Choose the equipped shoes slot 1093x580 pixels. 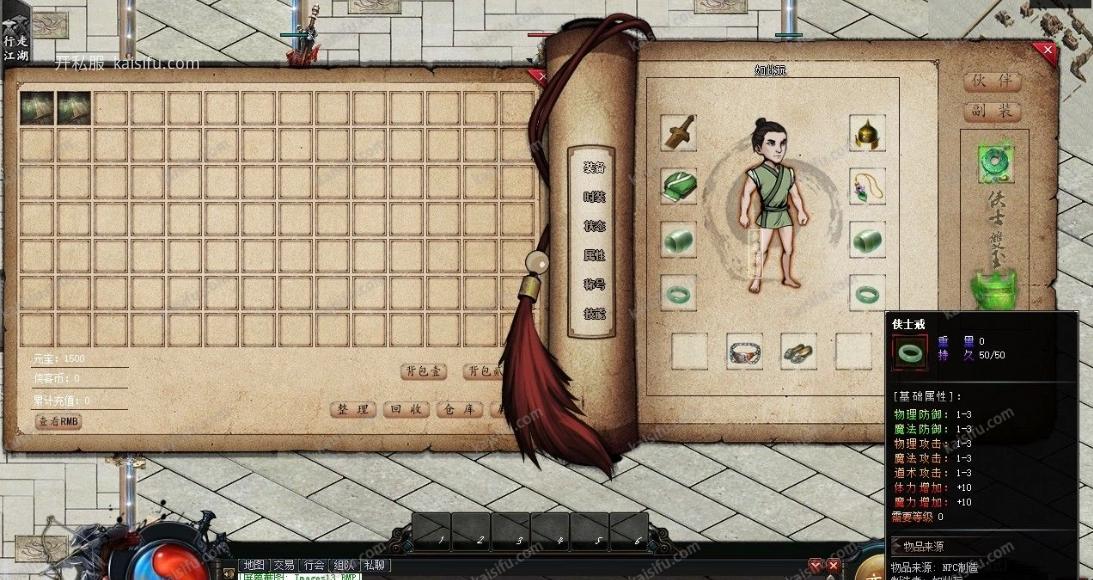(x=798, y=351)
